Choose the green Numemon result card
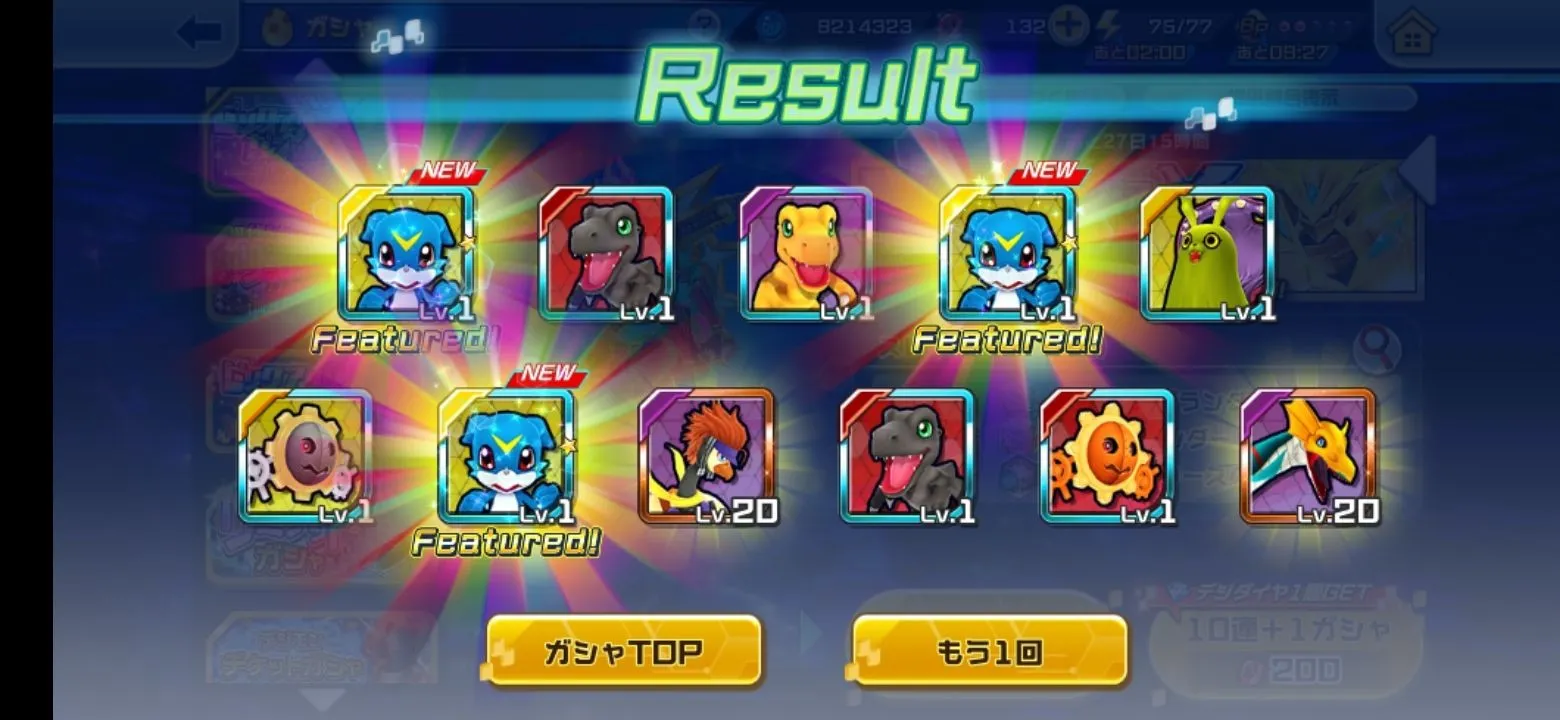 pos(1207,254)
